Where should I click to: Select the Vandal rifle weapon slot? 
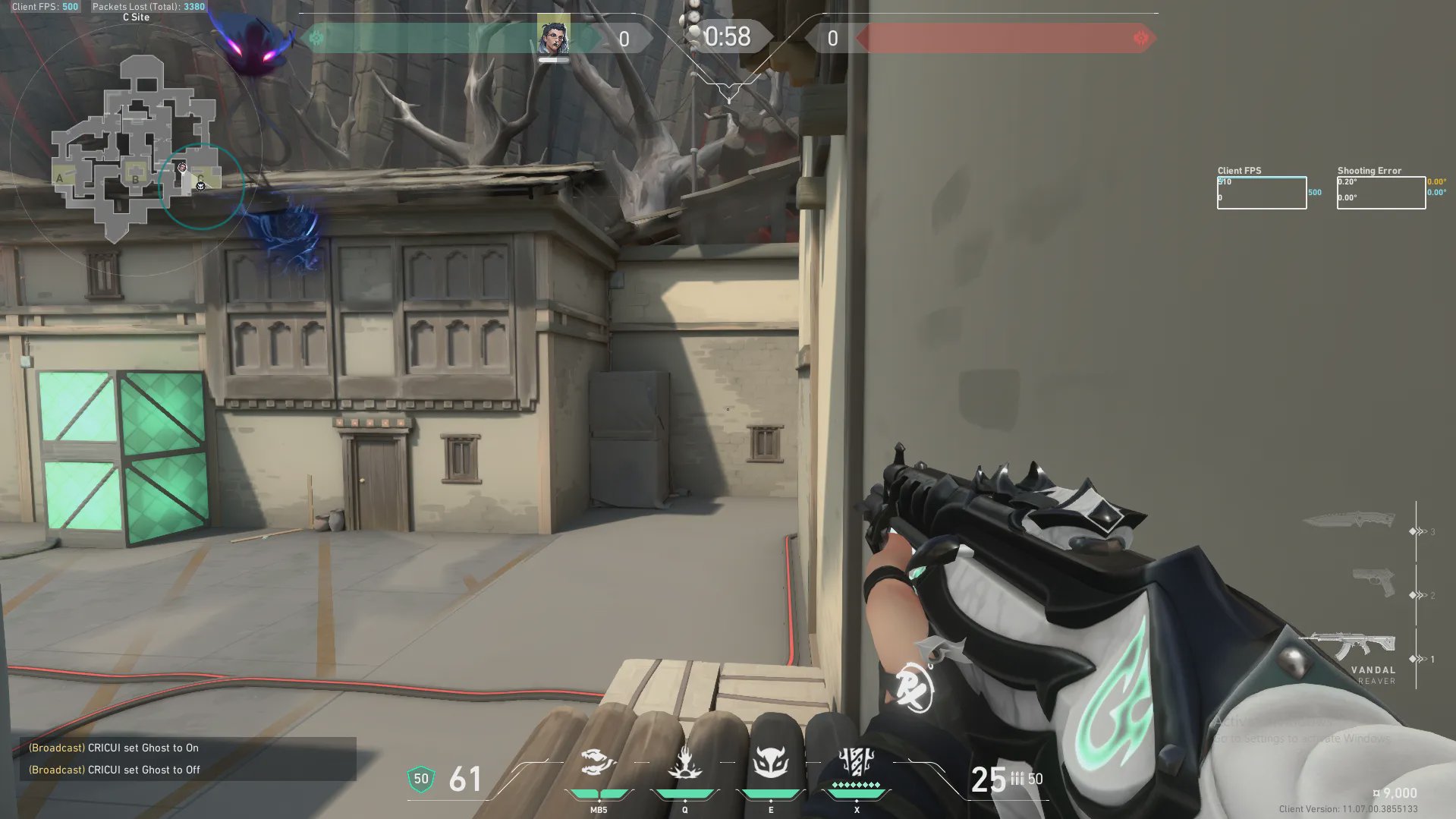click(1348, 645)
